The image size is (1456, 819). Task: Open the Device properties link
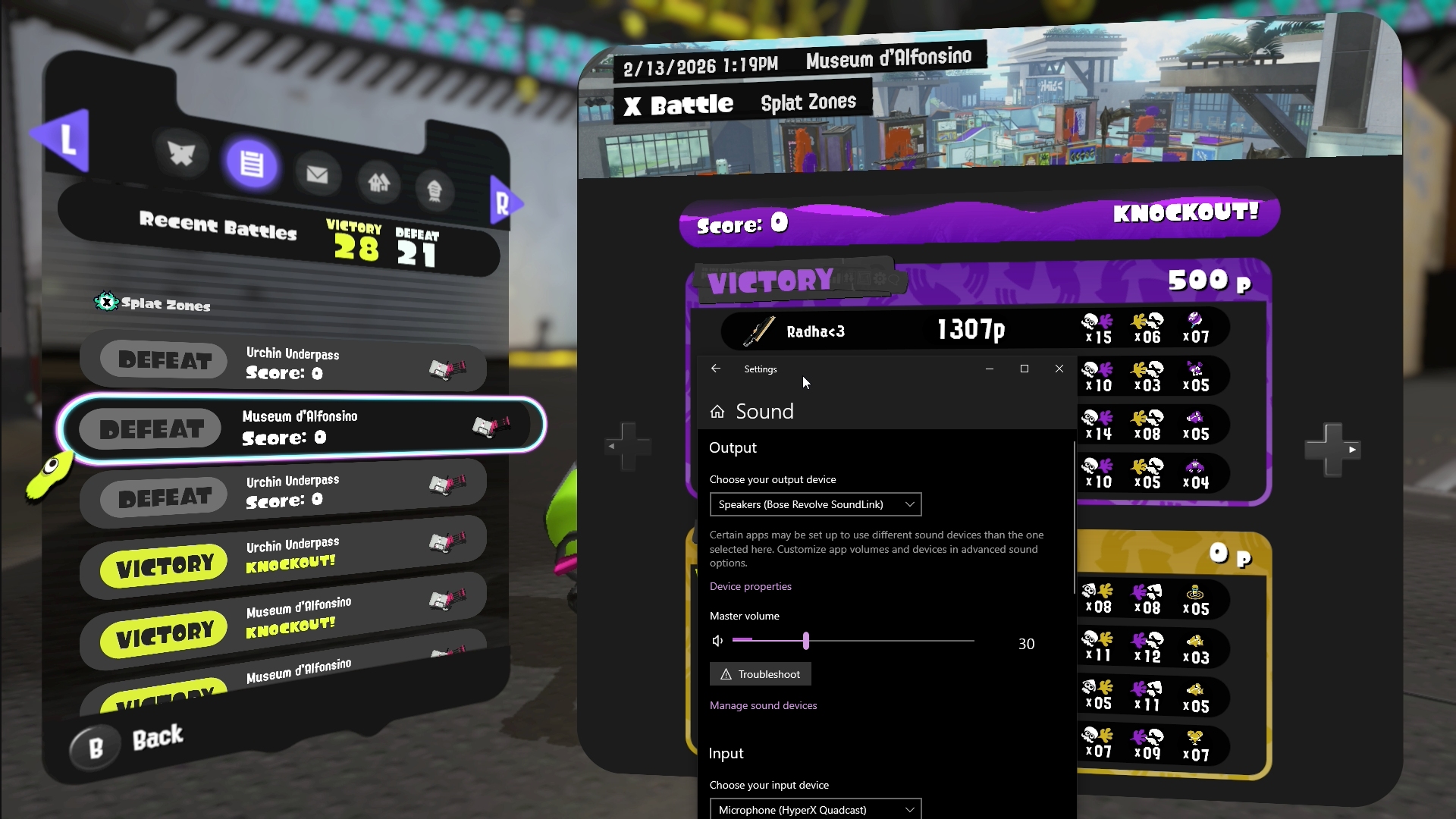(750, 586)
